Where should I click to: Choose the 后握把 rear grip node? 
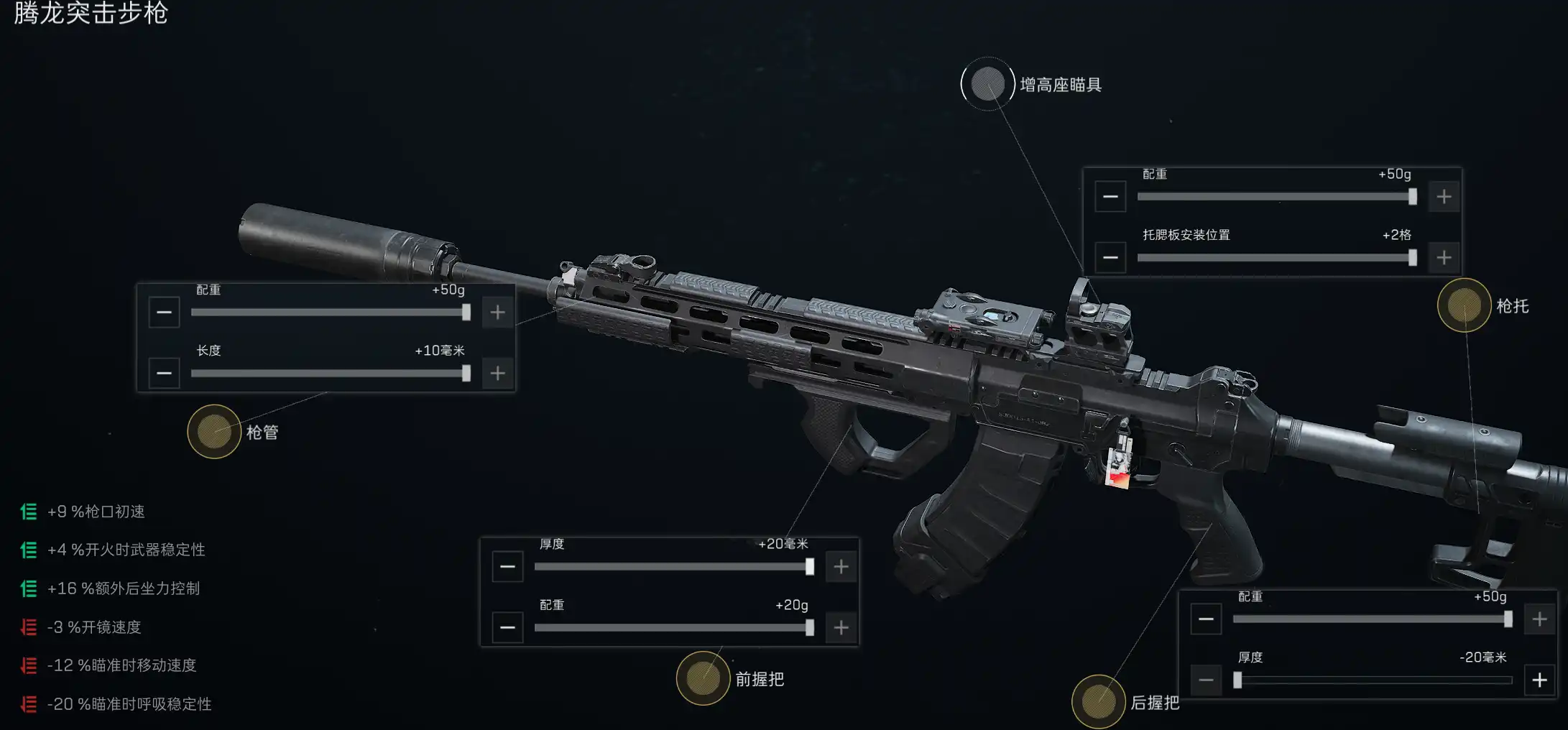click(x=1098, y=702)
